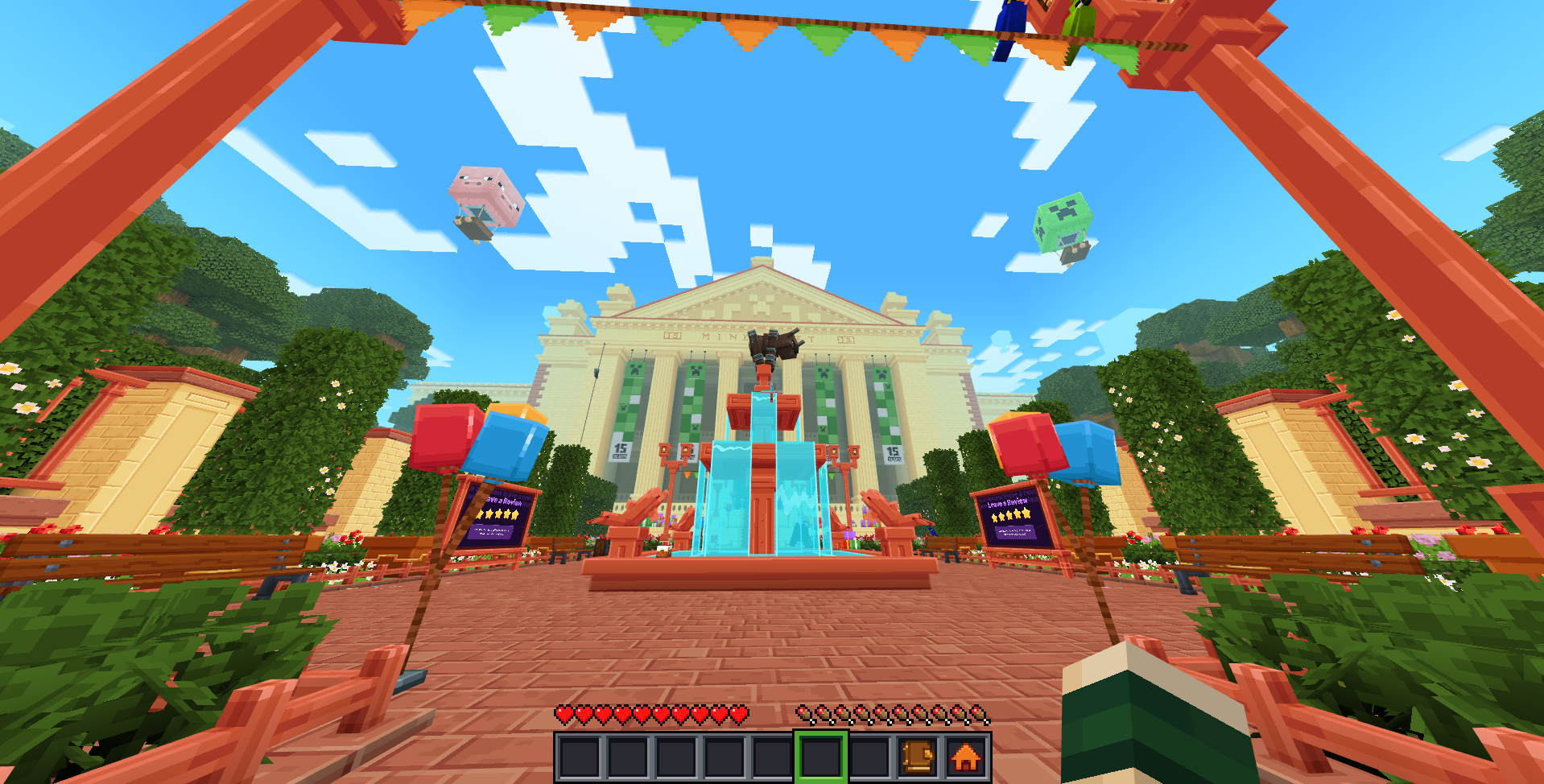This screenshot has width=1544, height=784.
Task: Select the book item in the hotbar
Action: (x=917, y=757)
